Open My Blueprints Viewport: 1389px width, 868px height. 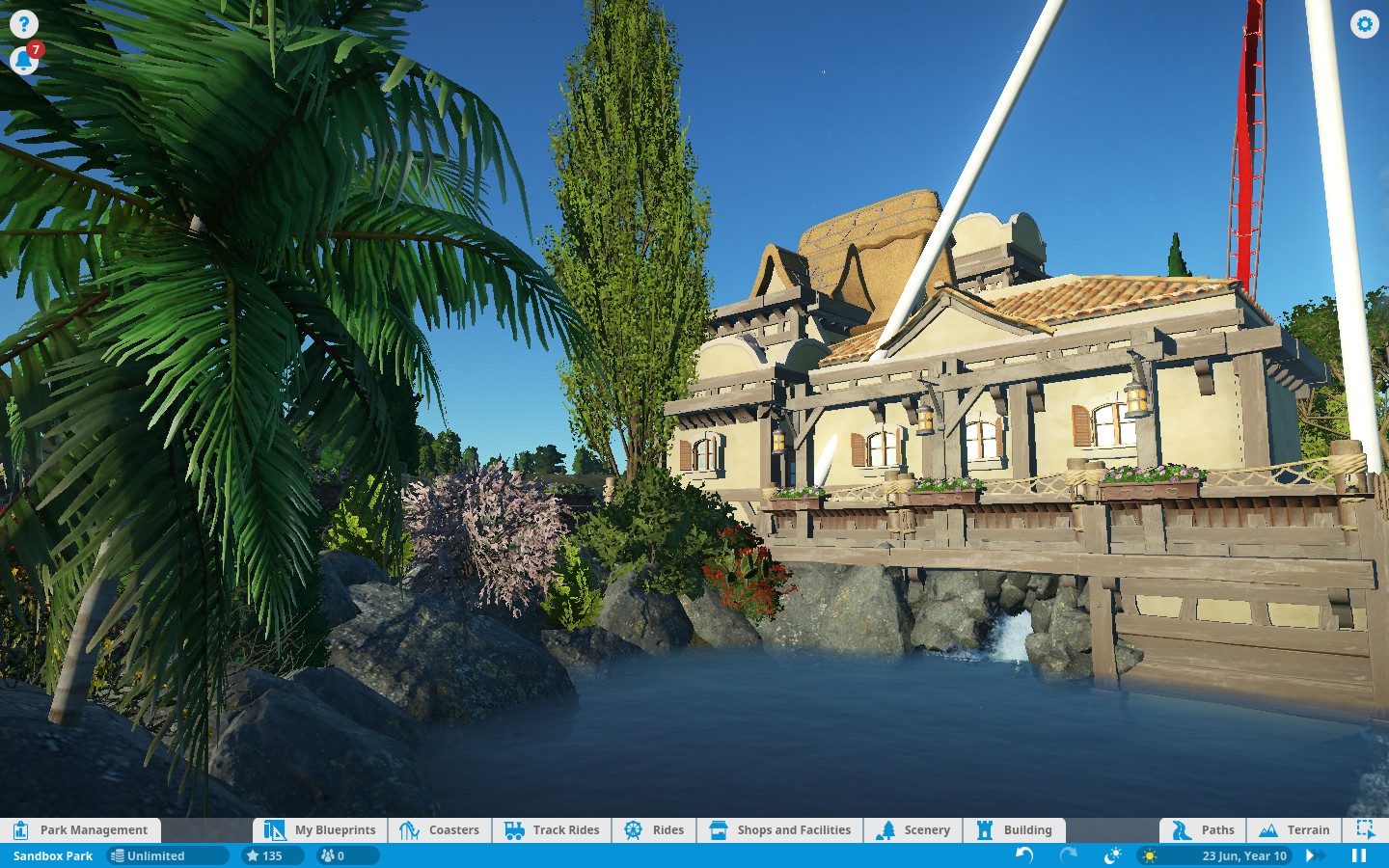point(321,829)
